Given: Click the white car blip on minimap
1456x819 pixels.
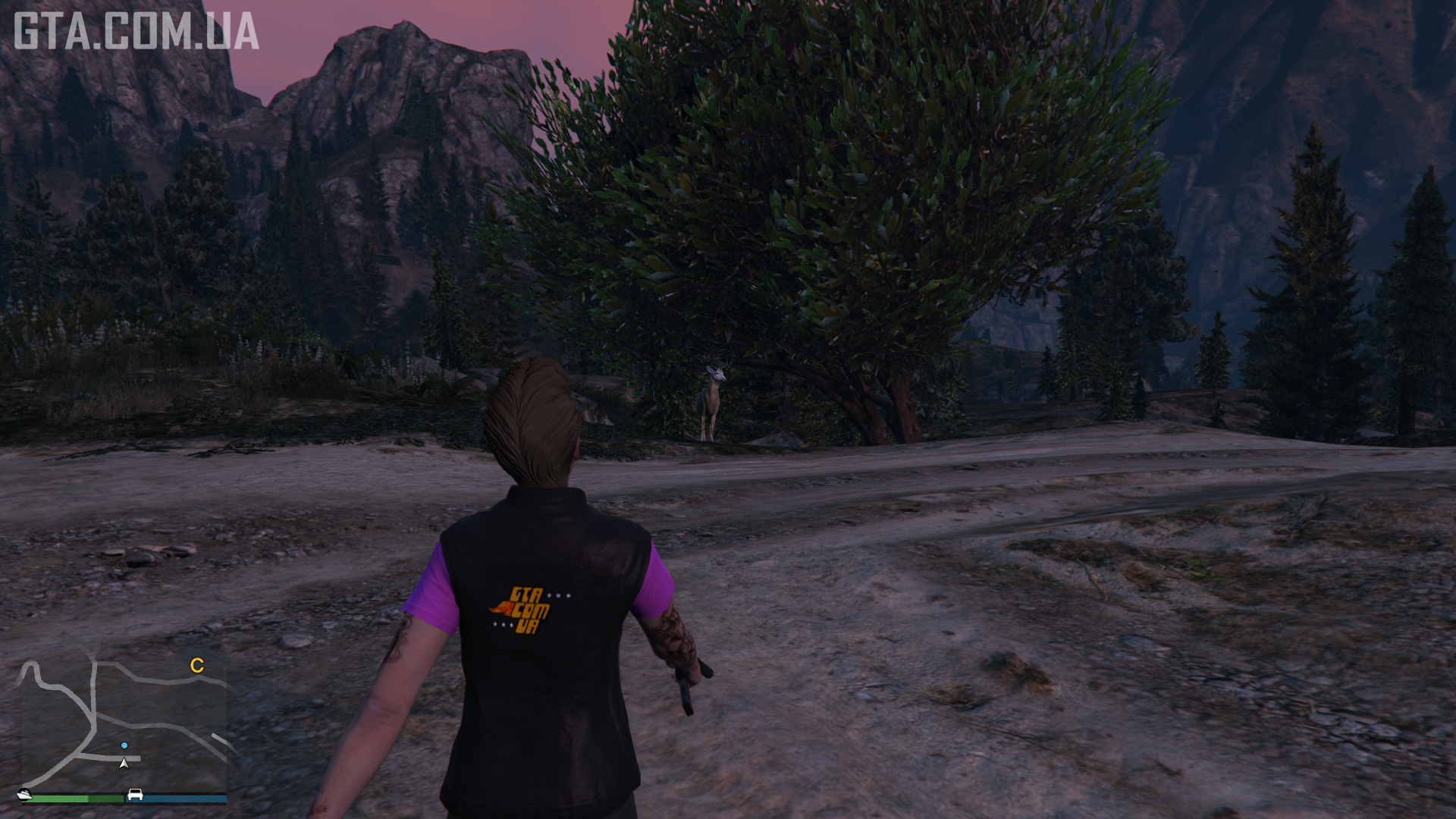Looking at the screenshot, I should pyautogui.click(x=136, y=794).
